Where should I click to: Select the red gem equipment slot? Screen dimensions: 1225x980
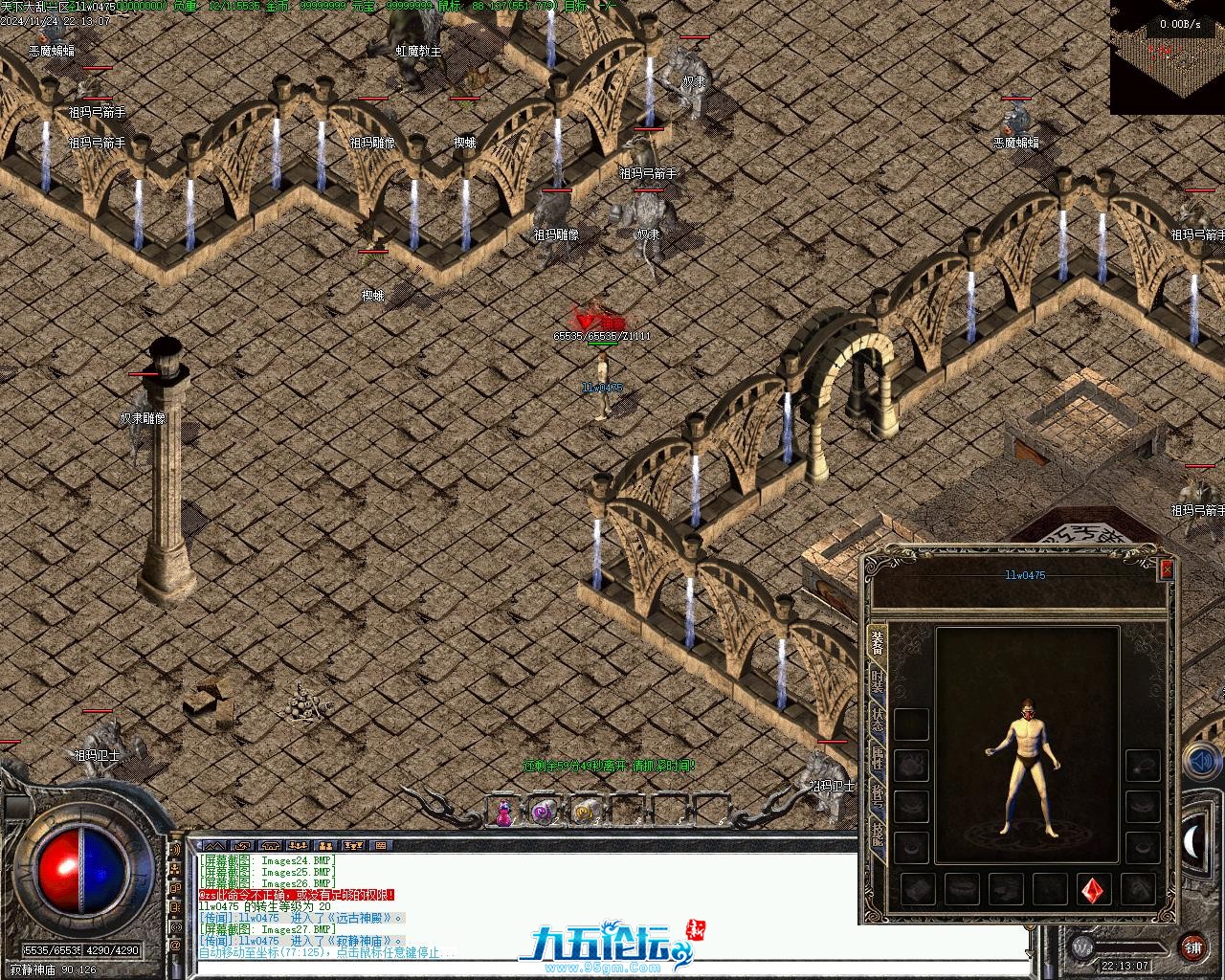(x=1094, y=890)
